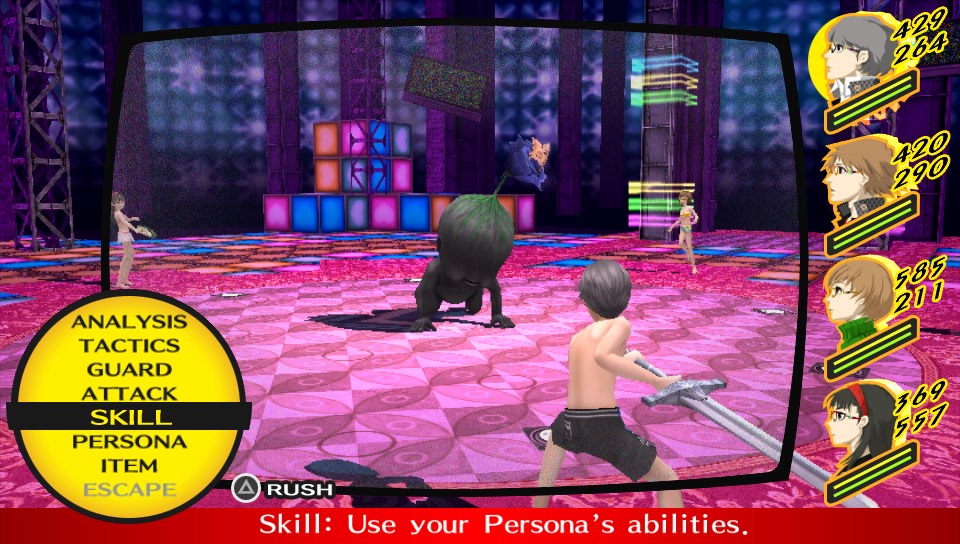Viewport: 960px width, 544px height.
Task: Open the highlighted Skill command
Action: click(x=129, y=417)
